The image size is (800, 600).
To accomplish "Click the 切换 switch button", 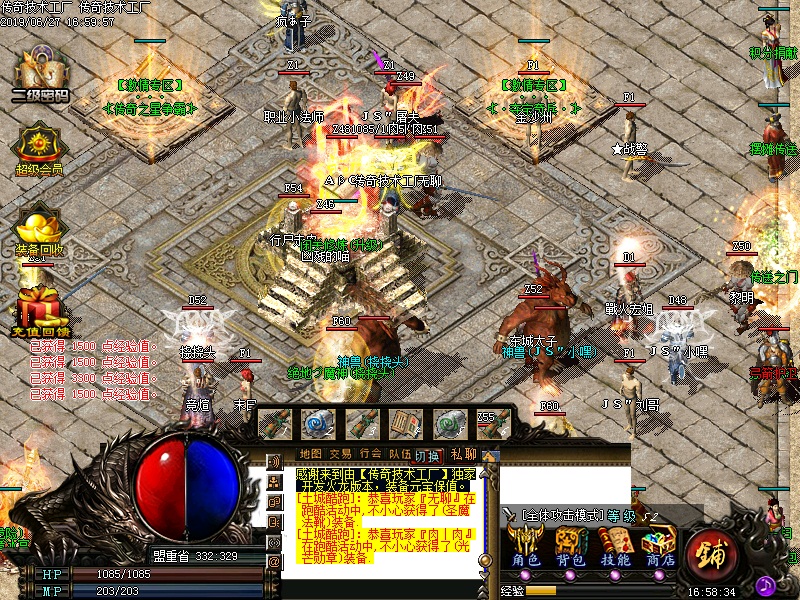I will click(427, 456).
